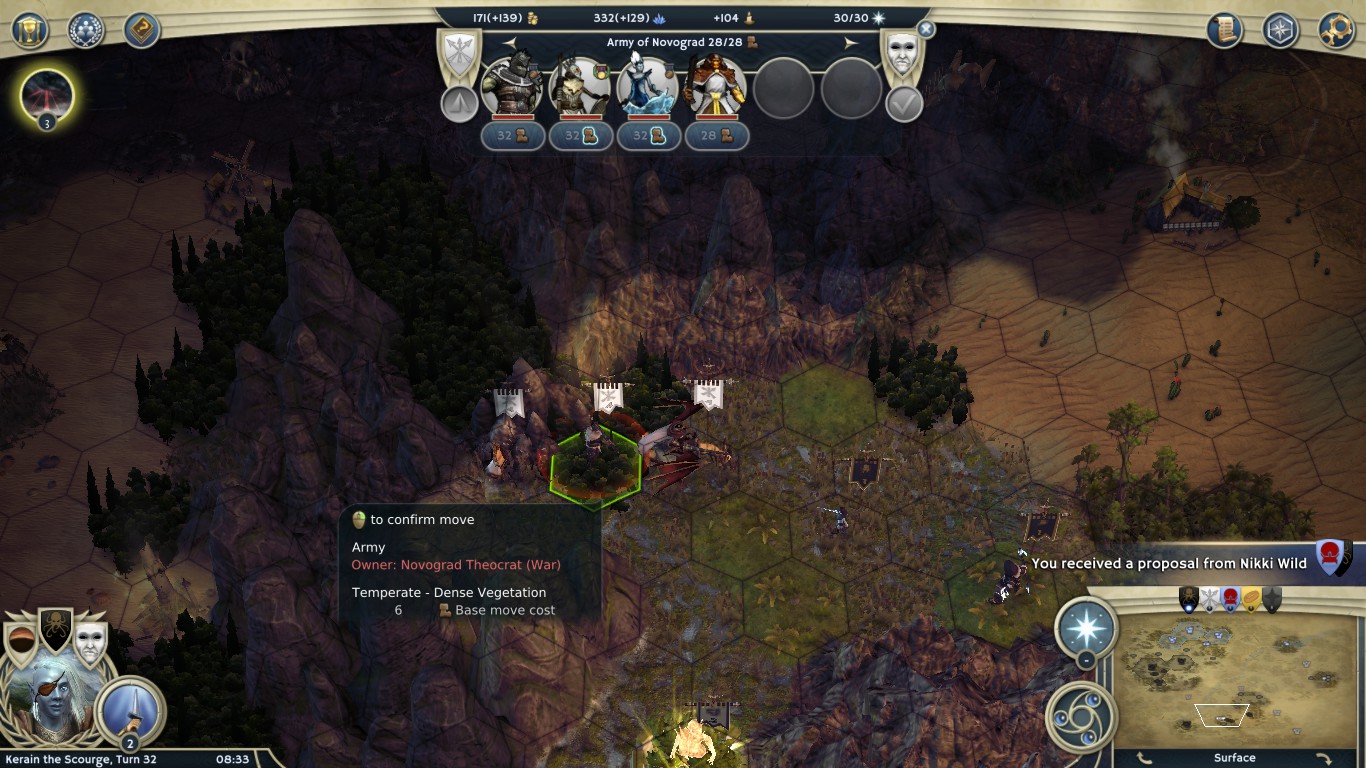Select the white-robed theocrat unit portrait

coord(715,86)
